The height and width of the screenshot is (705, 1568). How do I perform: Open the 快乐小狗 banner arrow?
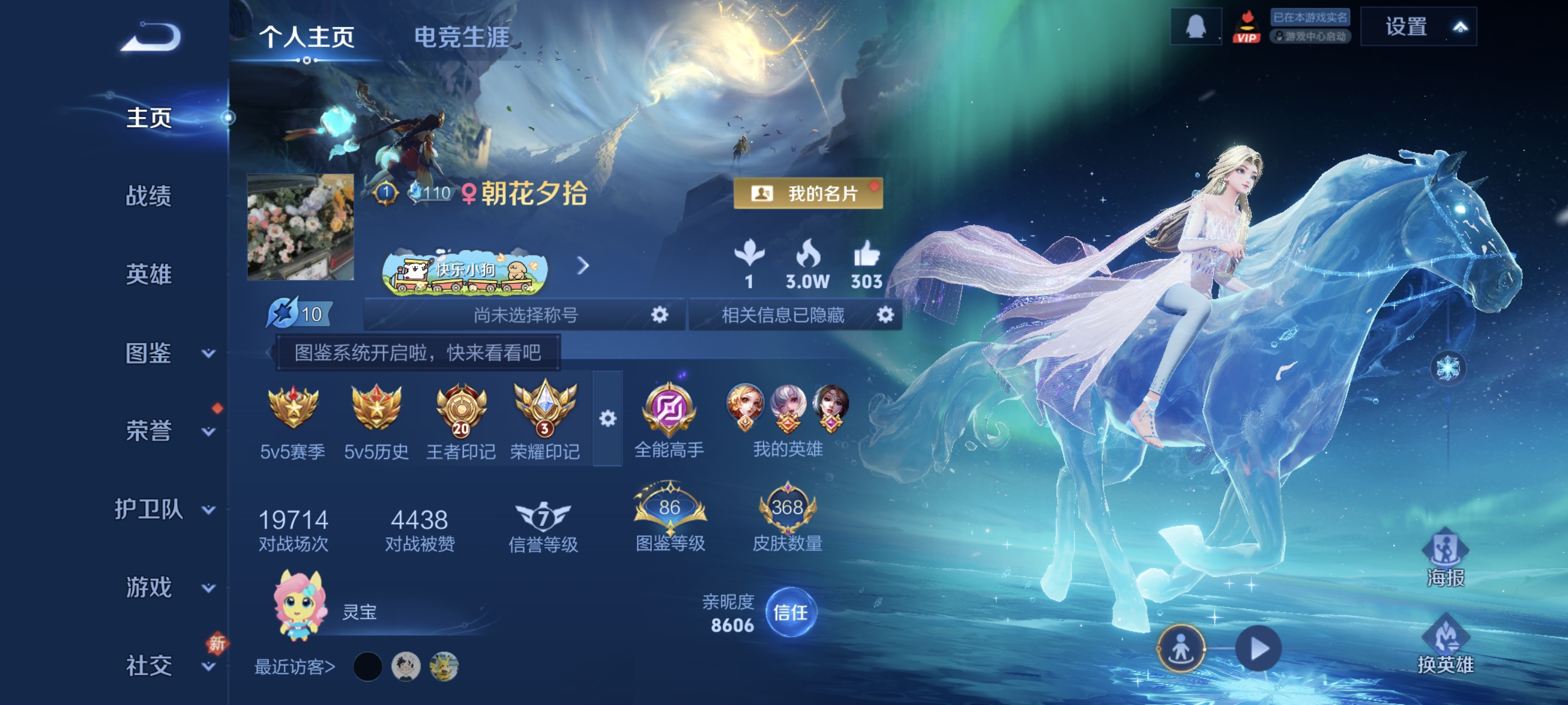coord(583,266)
